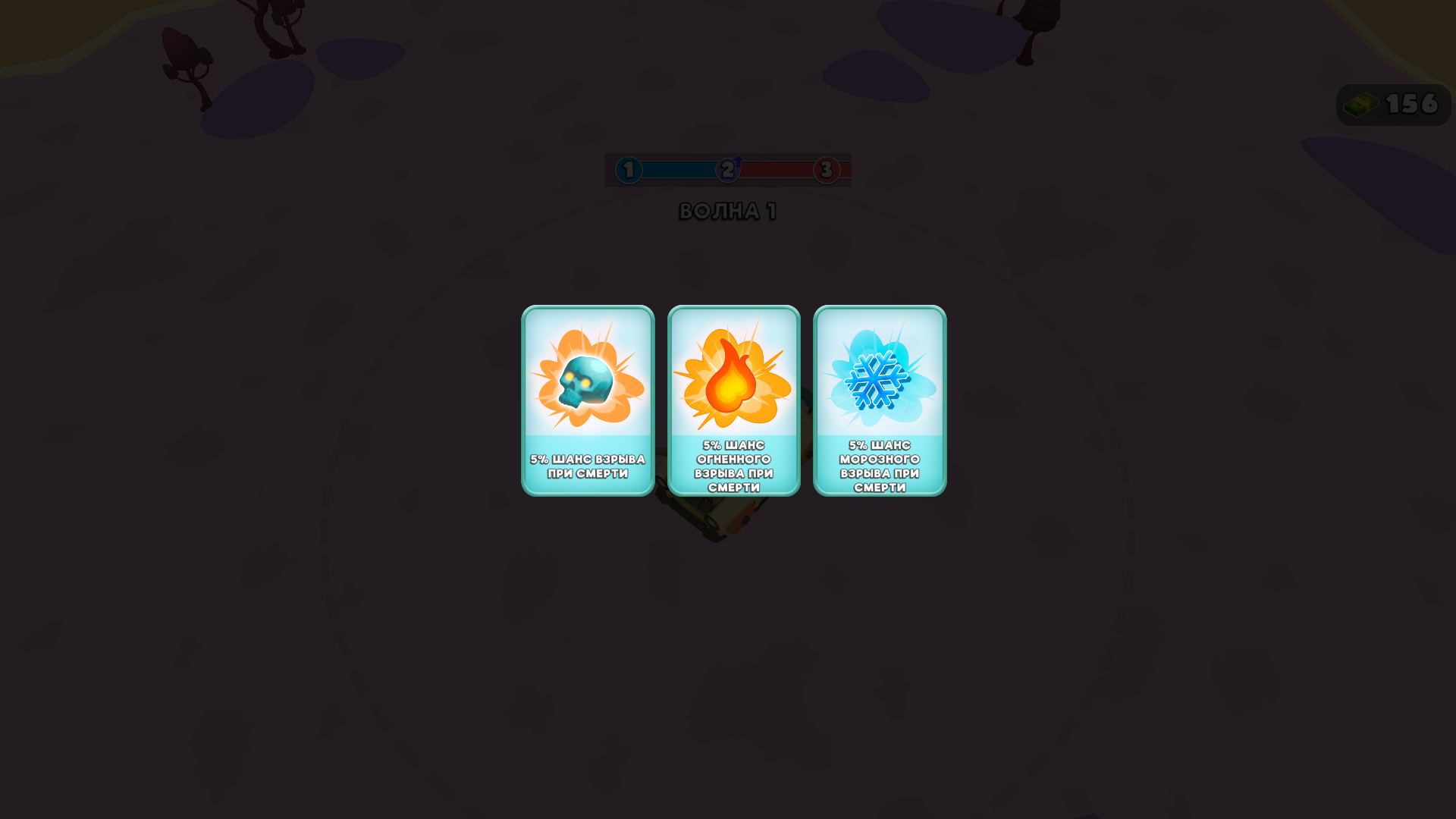Viewport: 1456px width, 819px height.
Task: Click the wave marker numbered 1
Action: click(627, 171)
